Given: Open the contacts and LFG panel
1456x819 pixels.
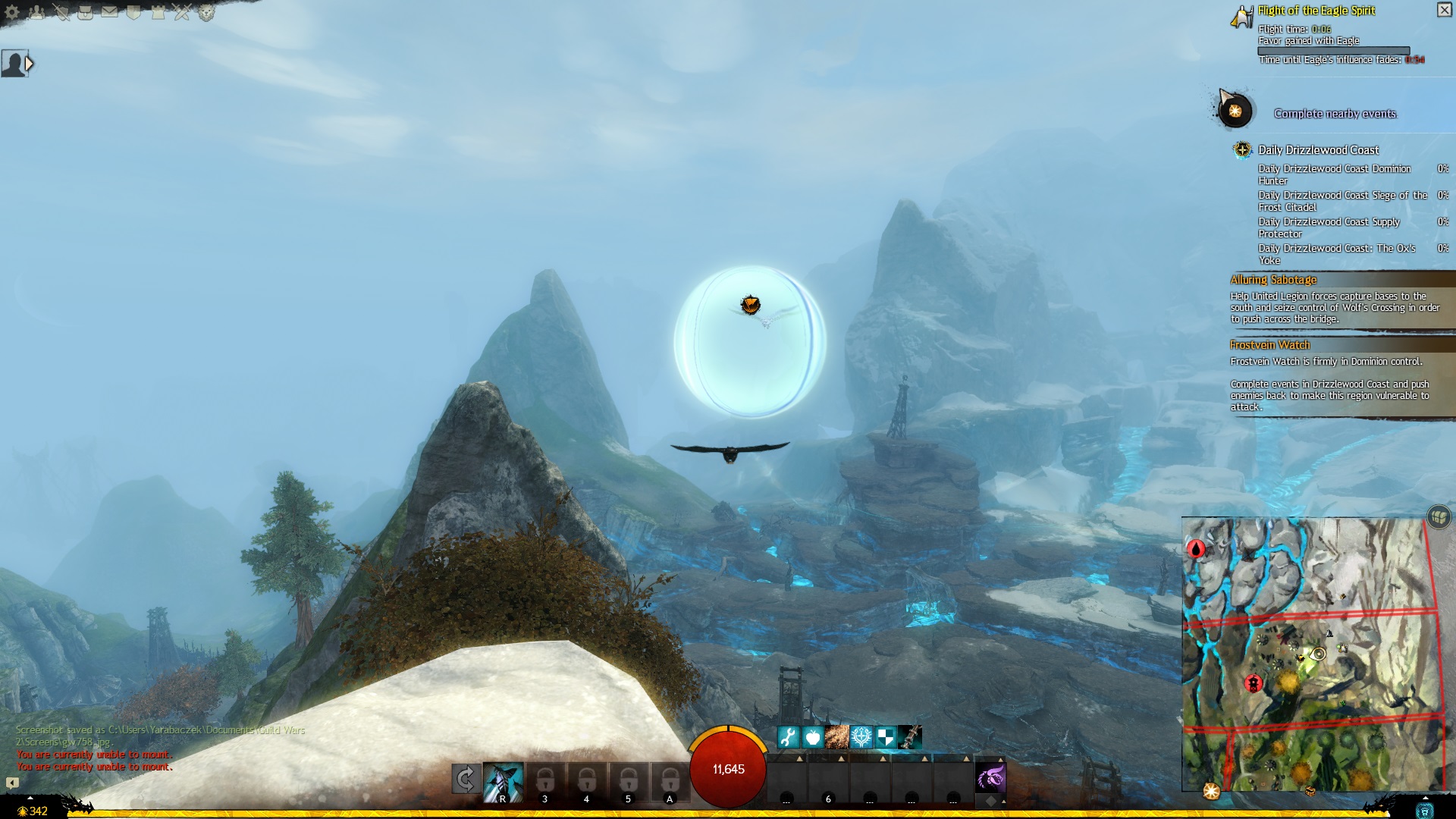Looking at the screenshot, I should pos(36,12).
